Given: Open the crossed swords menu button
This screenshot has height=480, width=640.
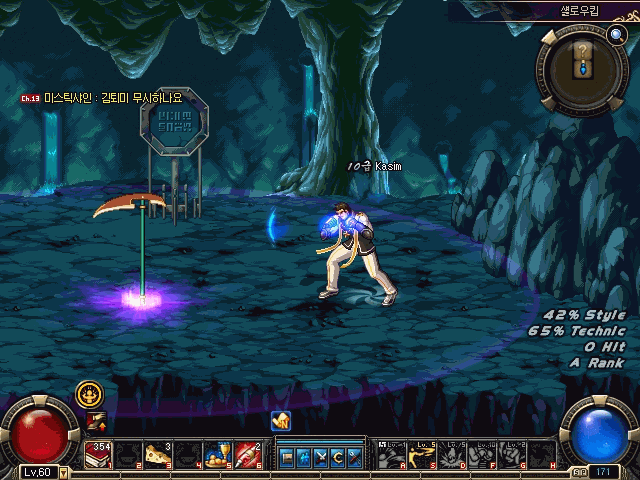Looking at the screenshot, I should pos(321,457).
